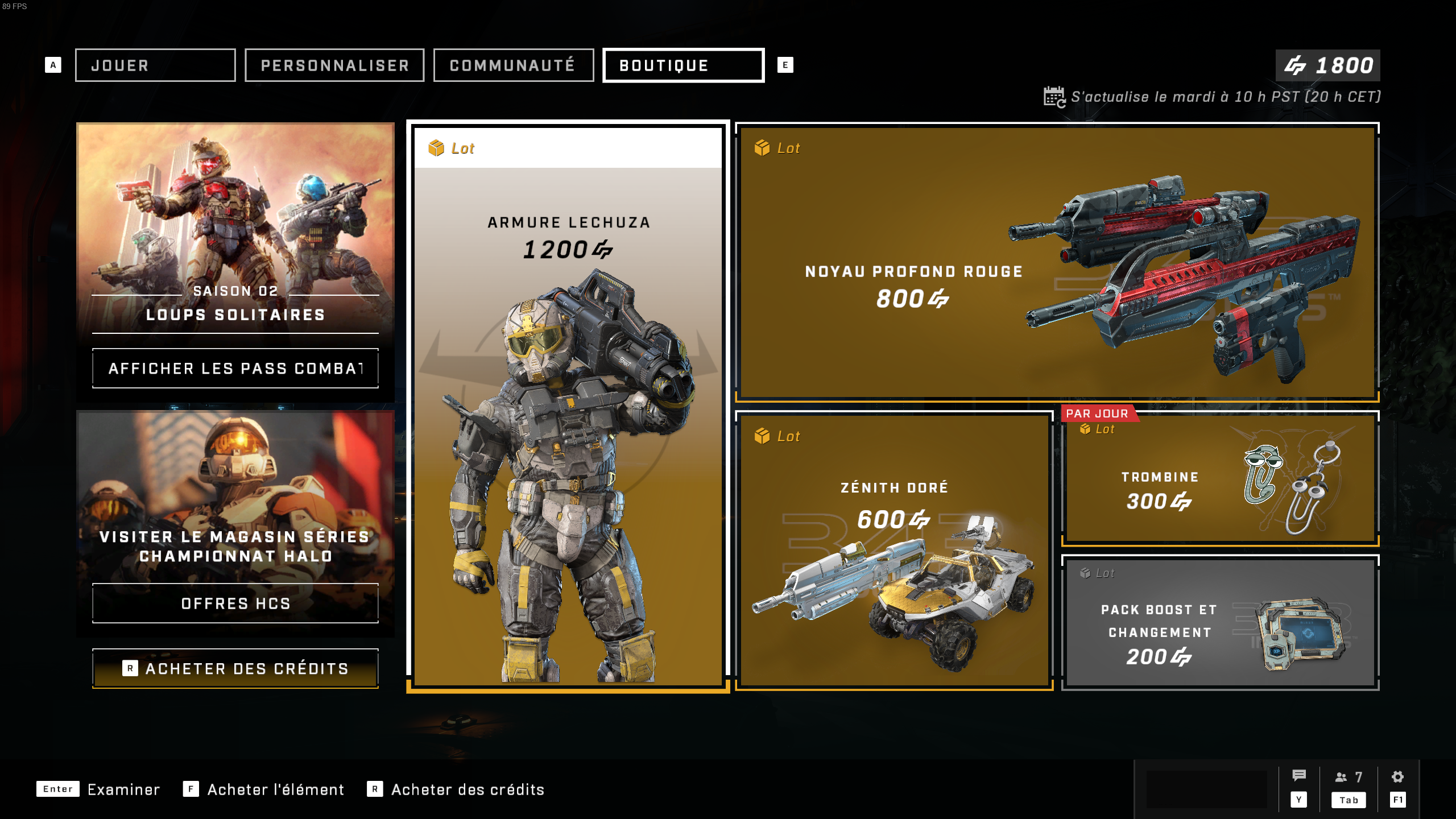Click the Afficher les Pass Combat button
The width and height of the screenshot is (1456, 819).
tap(235, 369)
